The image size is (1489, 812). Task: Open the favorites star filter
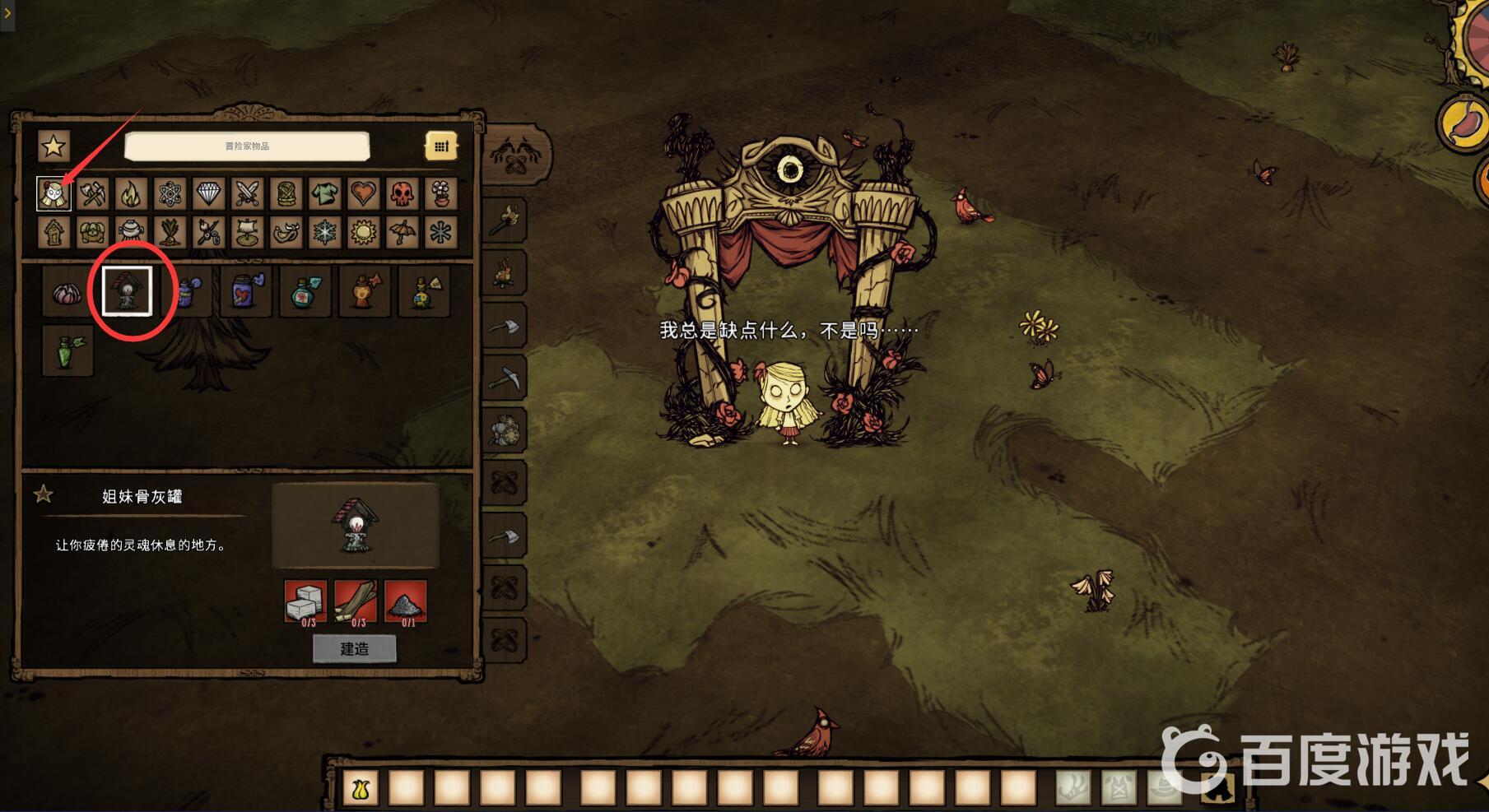(x=54, y=146)
